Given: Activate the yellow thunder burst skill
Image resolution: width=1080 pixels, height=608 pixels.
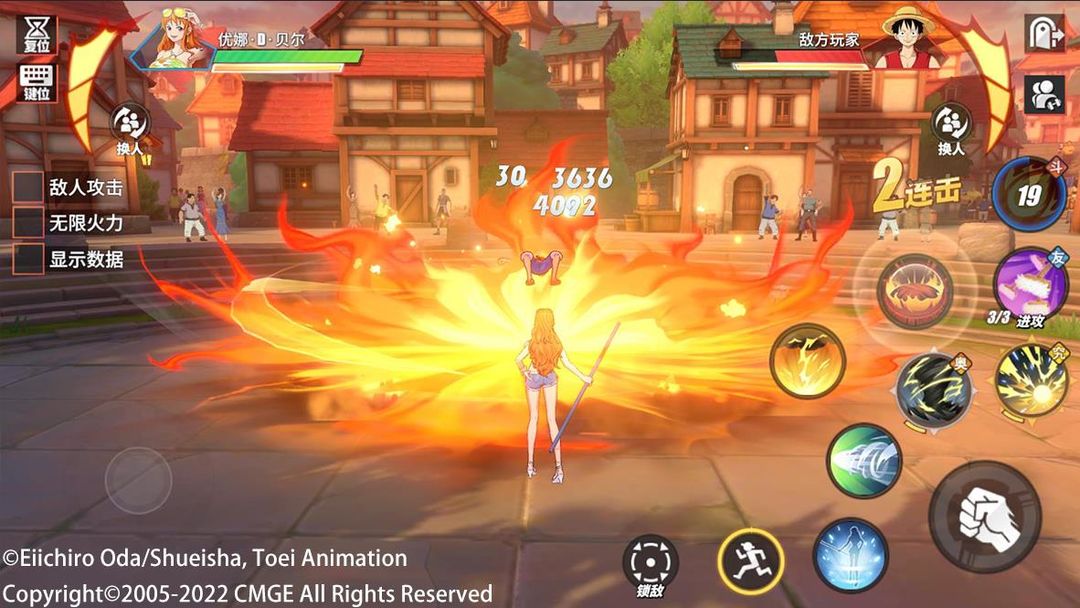Looking at the screenshot, I should [1031, 382].
